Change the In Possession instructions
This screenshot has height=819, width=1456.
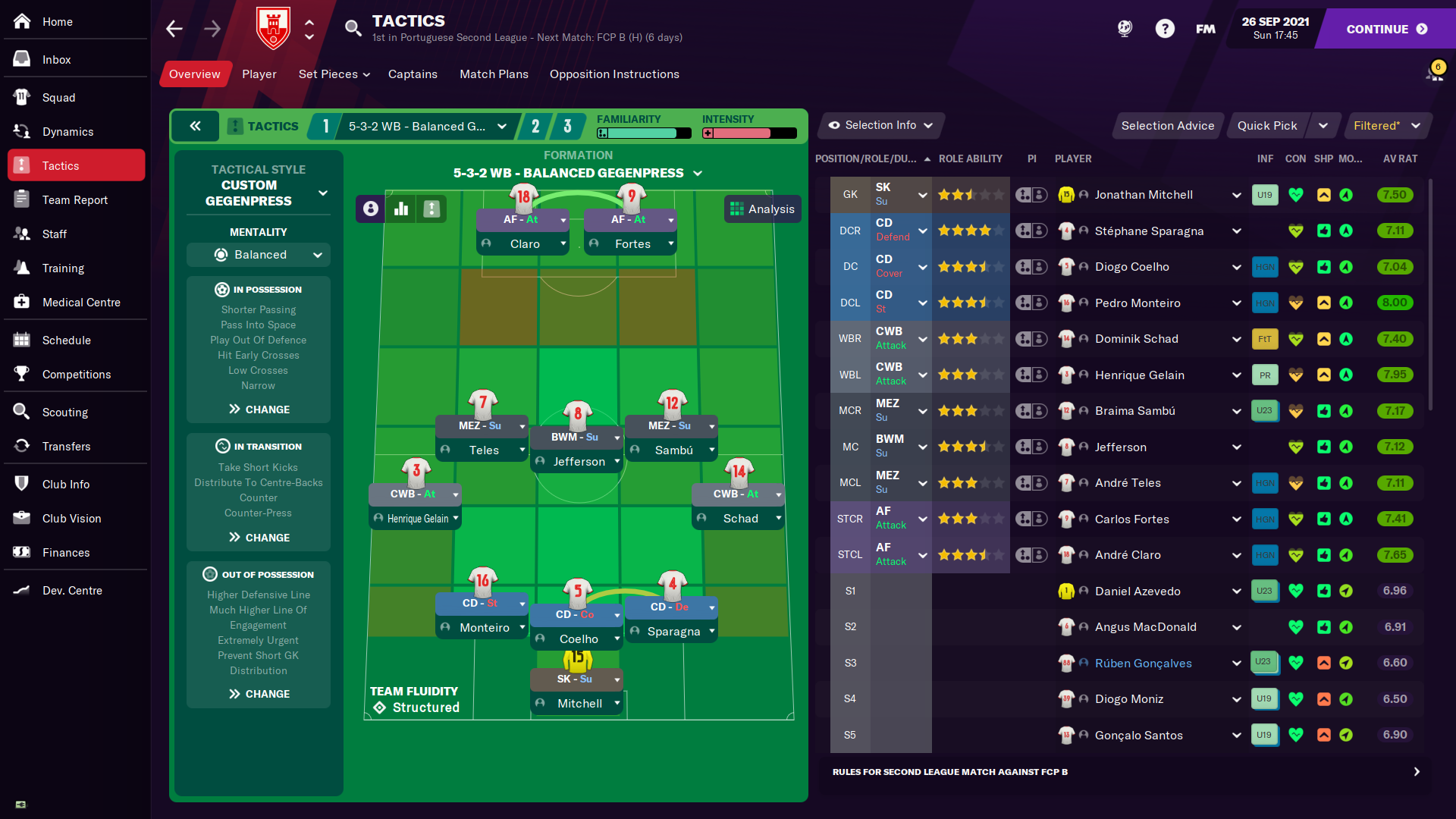point(259,409)
